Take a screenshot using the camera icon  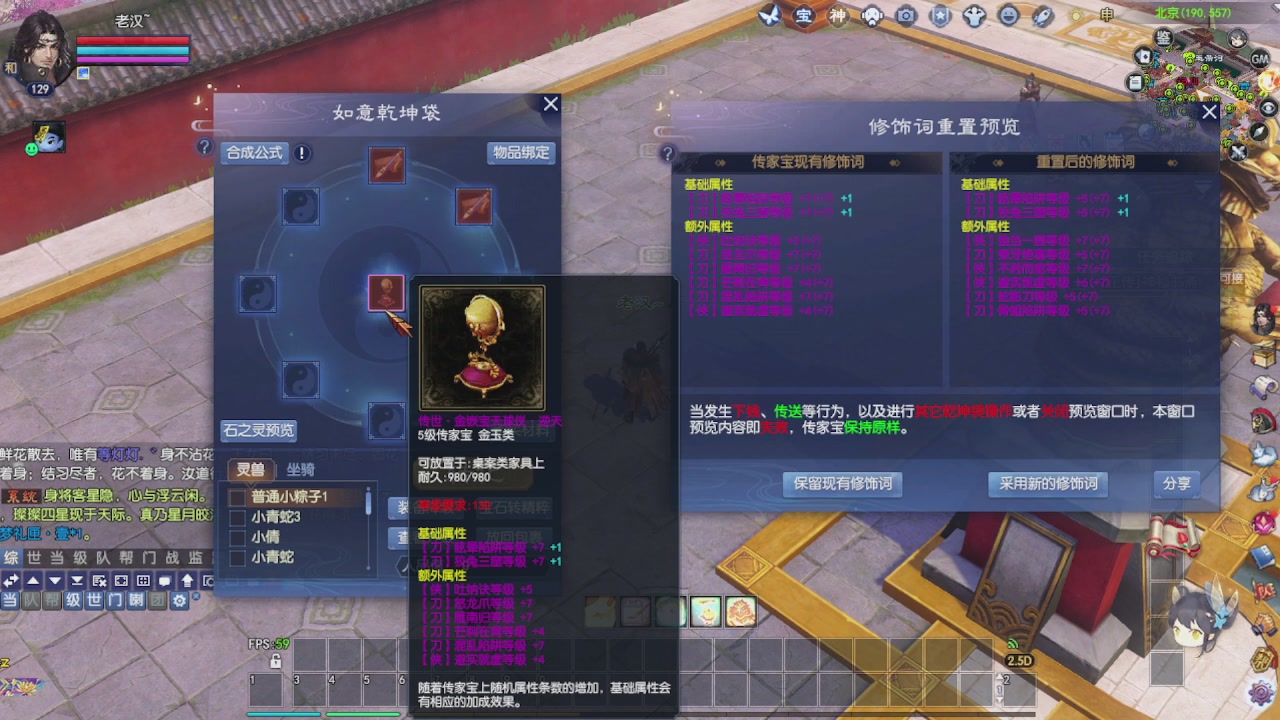(905, 16)
